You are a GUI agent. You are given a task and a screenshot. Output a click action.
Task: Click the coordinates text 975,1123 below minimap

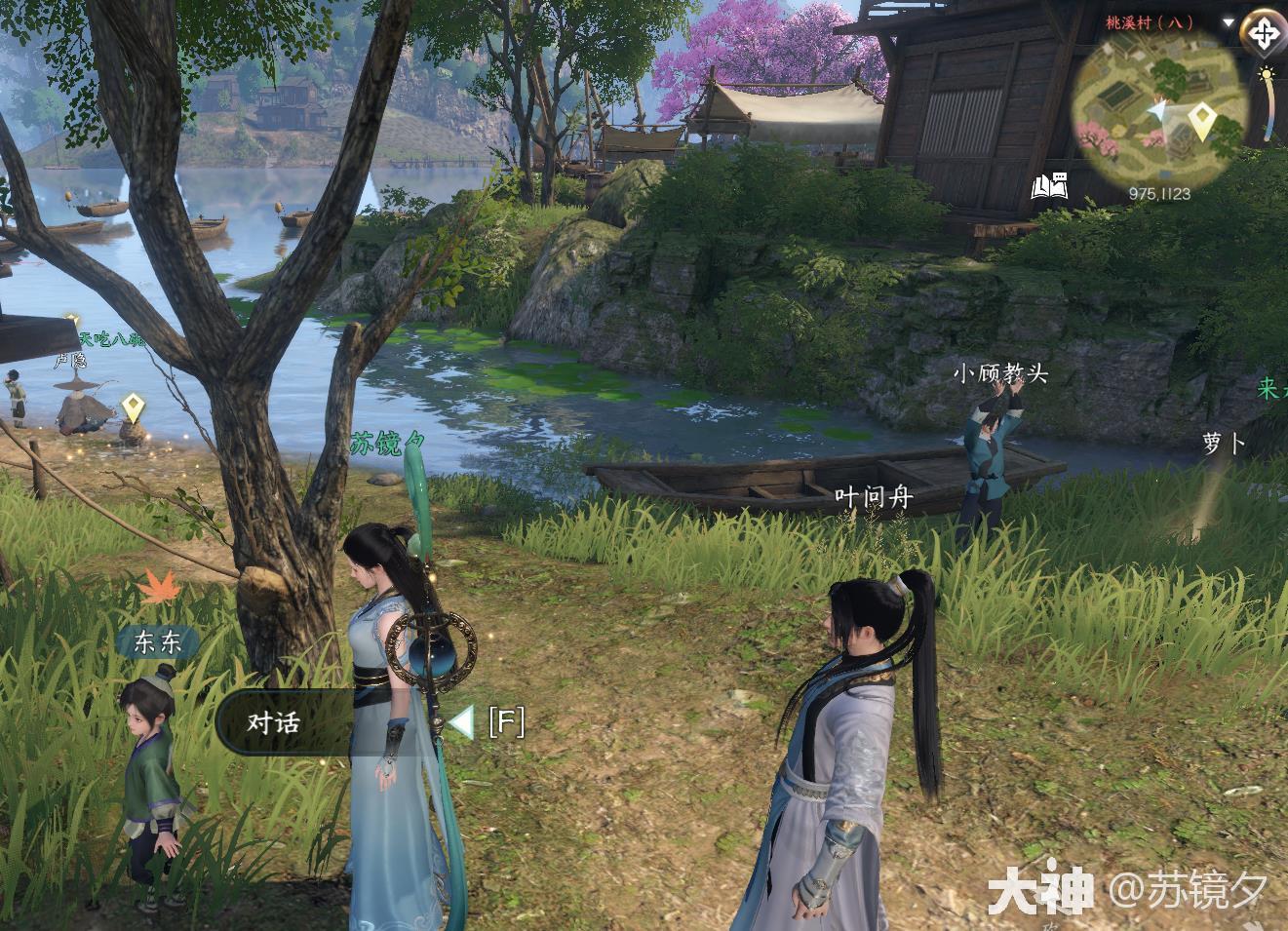(1160, 192)
